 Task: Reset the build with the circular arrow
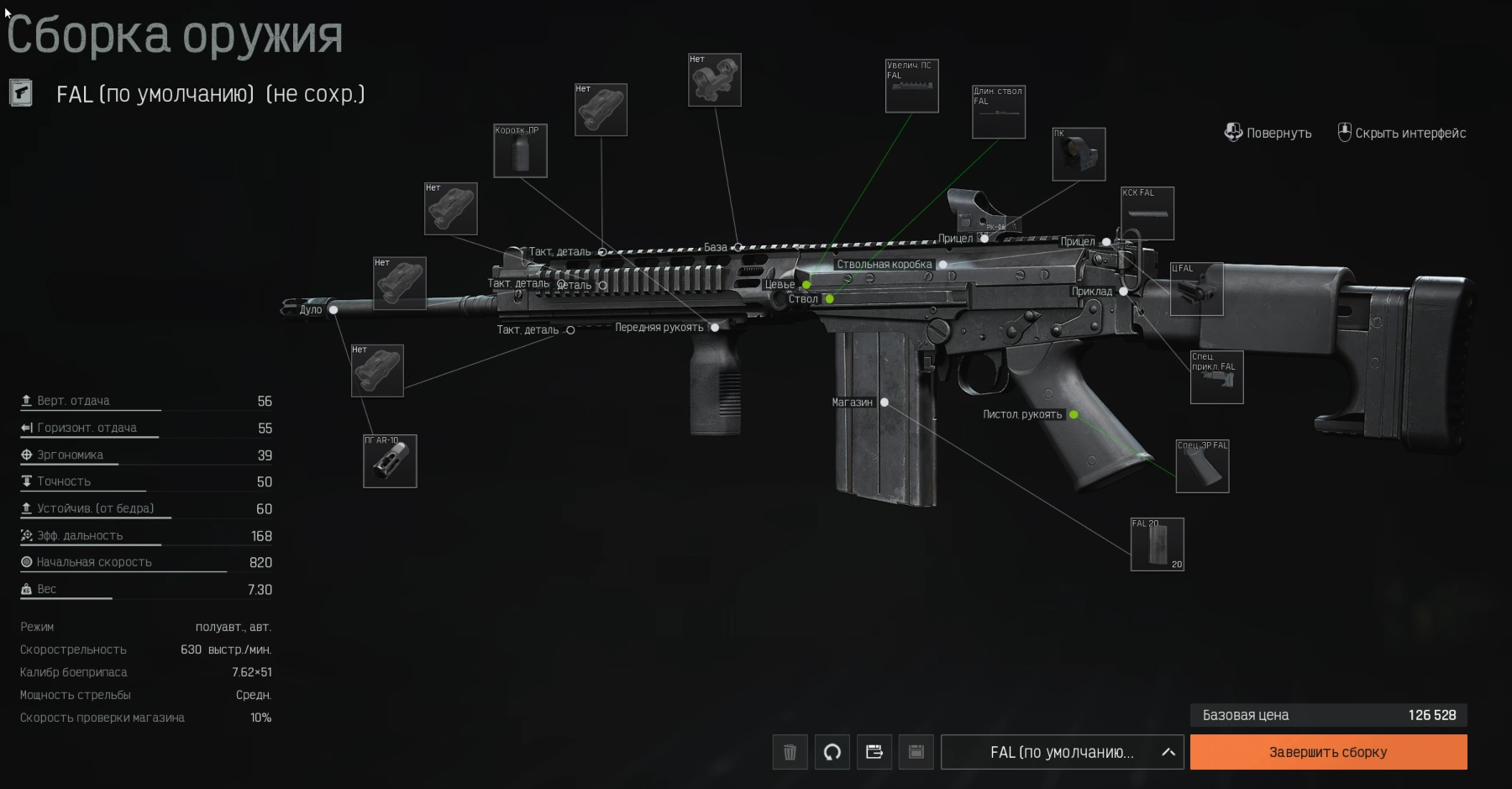832,752
